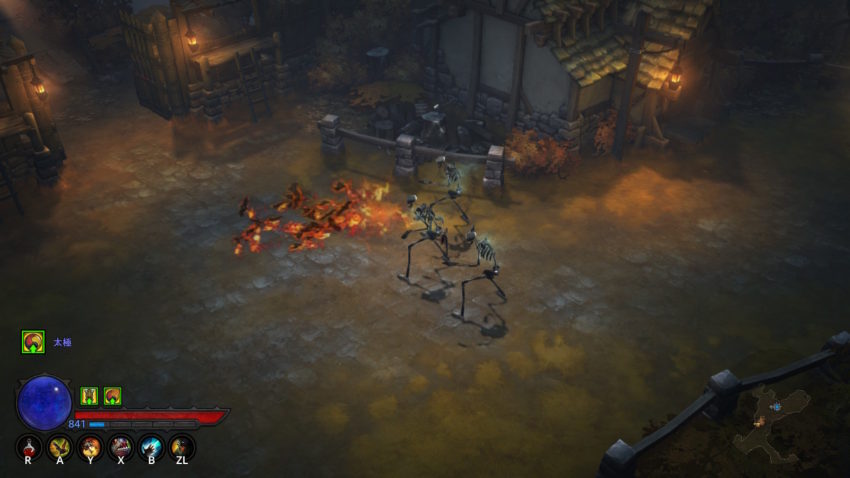The width and height of the screenshot is (850, 478).
Task: Use the skill icon labeled ZL
Action: [x=181, y=447]
